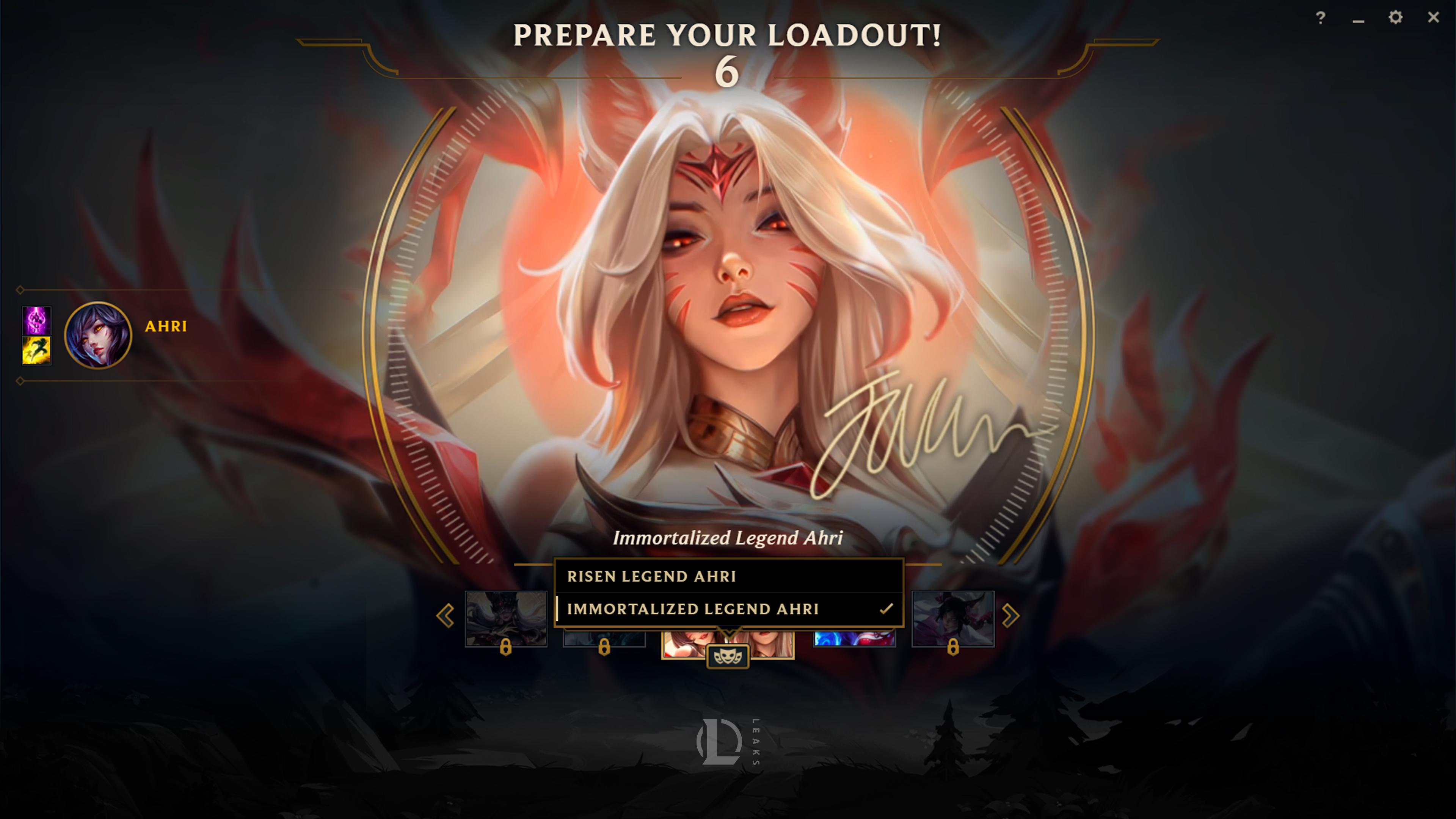Select the locked dark masked skin thumbnail
The width and height of the screenshot is (1456, 819).
point(505,618)
